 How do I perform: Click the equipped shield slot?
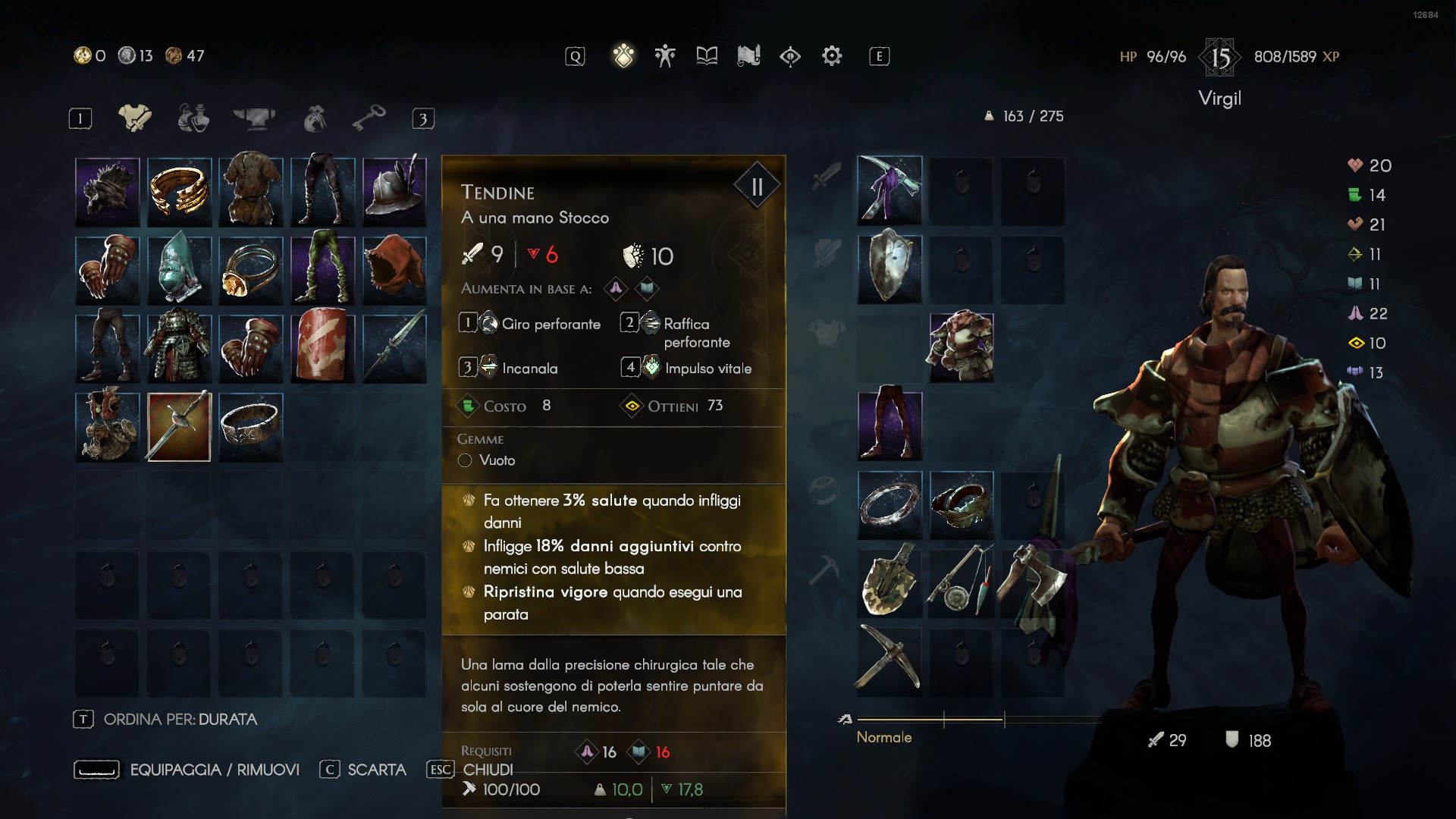pyautogui.click(x=890, y=268)
